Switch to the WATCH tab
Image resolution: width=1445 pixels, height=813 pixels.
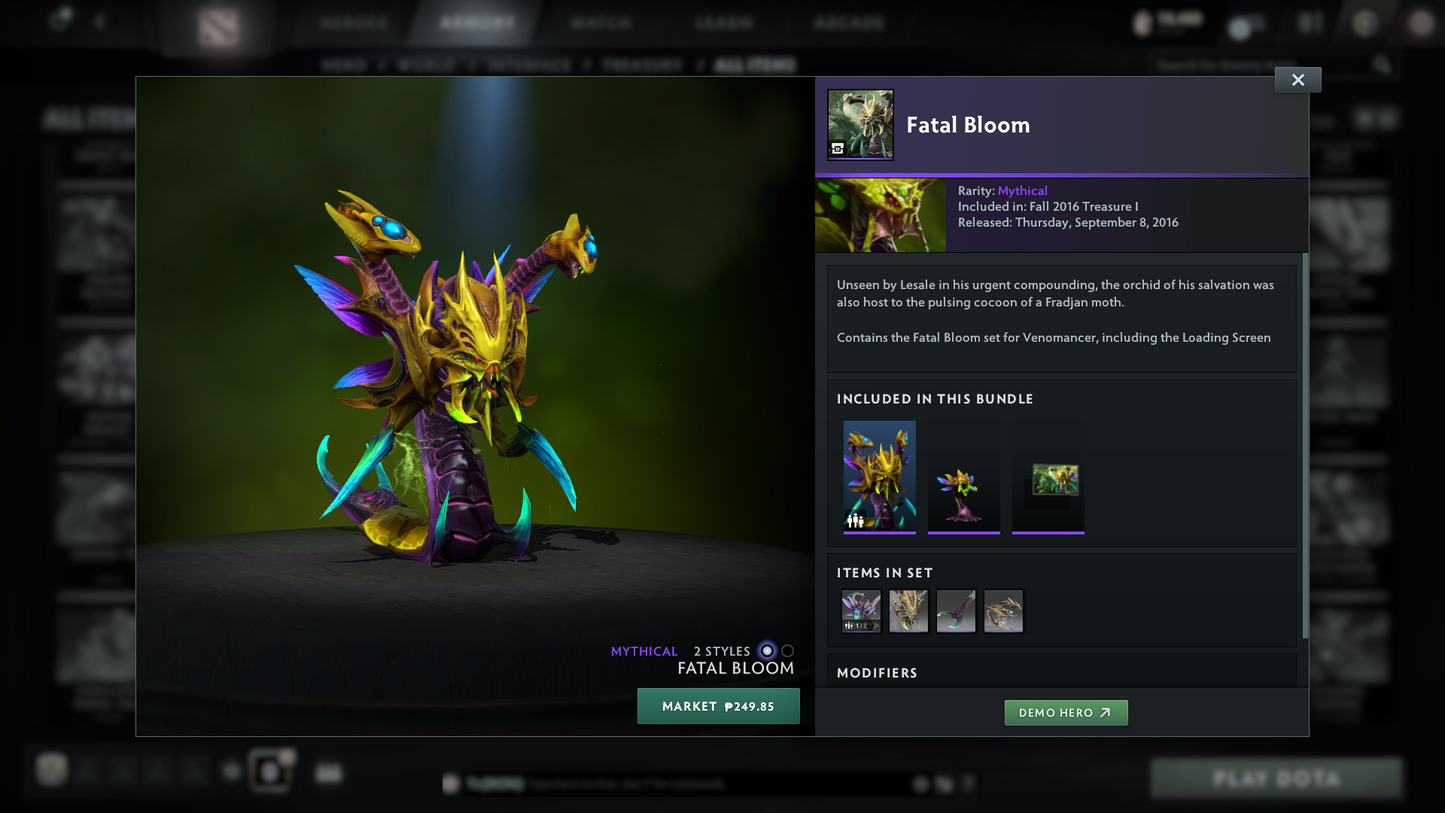[x=600, y=22]
